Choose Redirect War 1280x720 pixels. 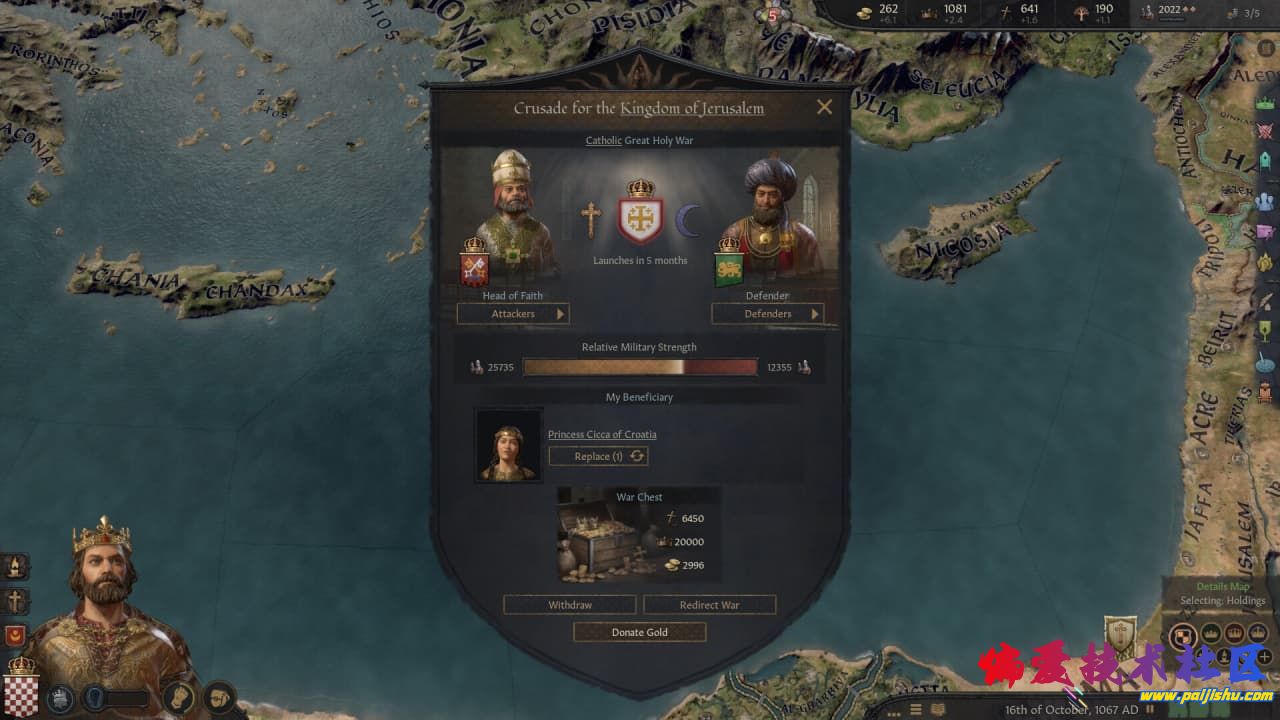point(709,605)
